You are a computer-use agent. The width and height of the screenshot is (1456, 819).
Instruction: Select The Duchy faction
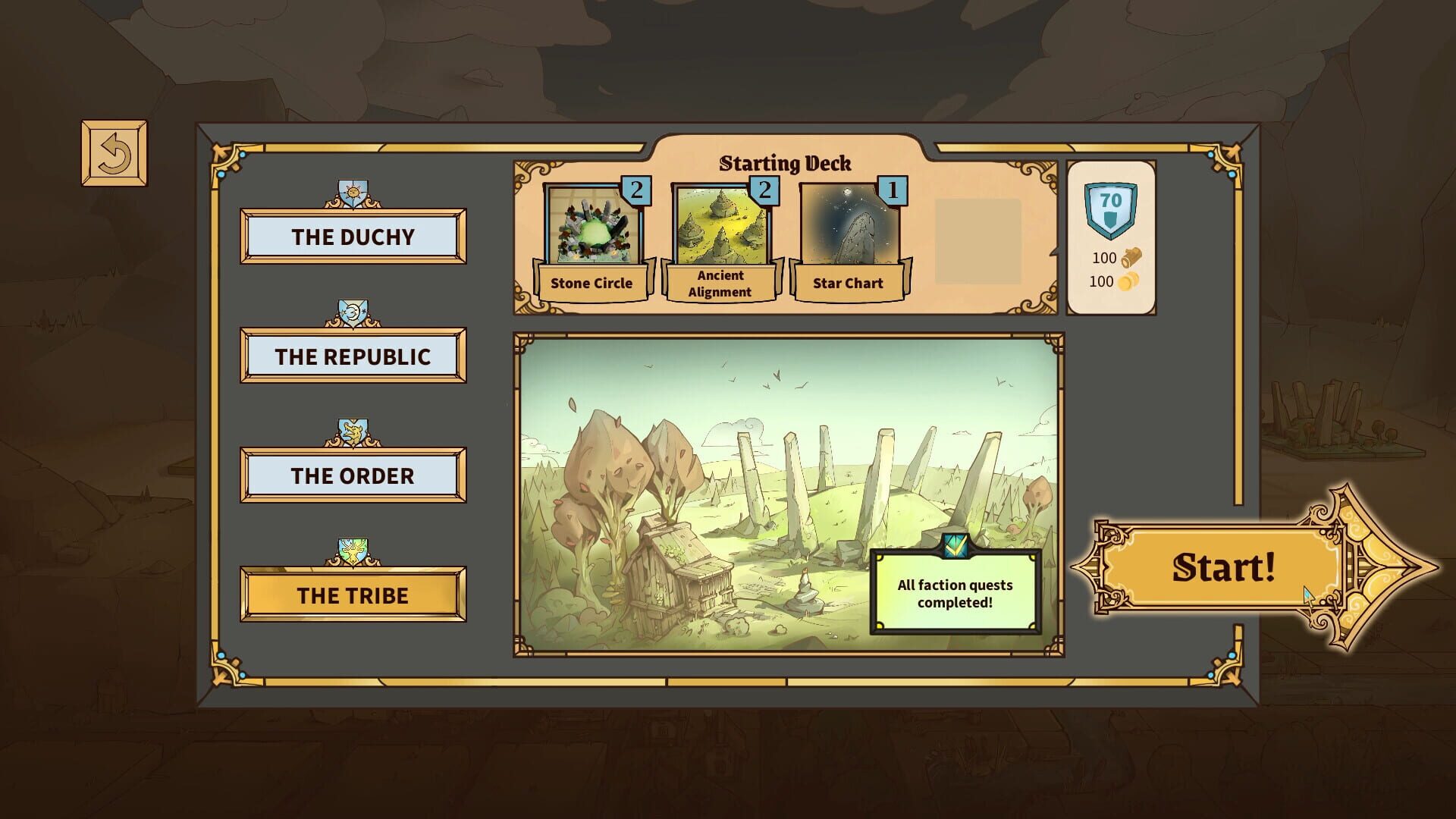352,237
